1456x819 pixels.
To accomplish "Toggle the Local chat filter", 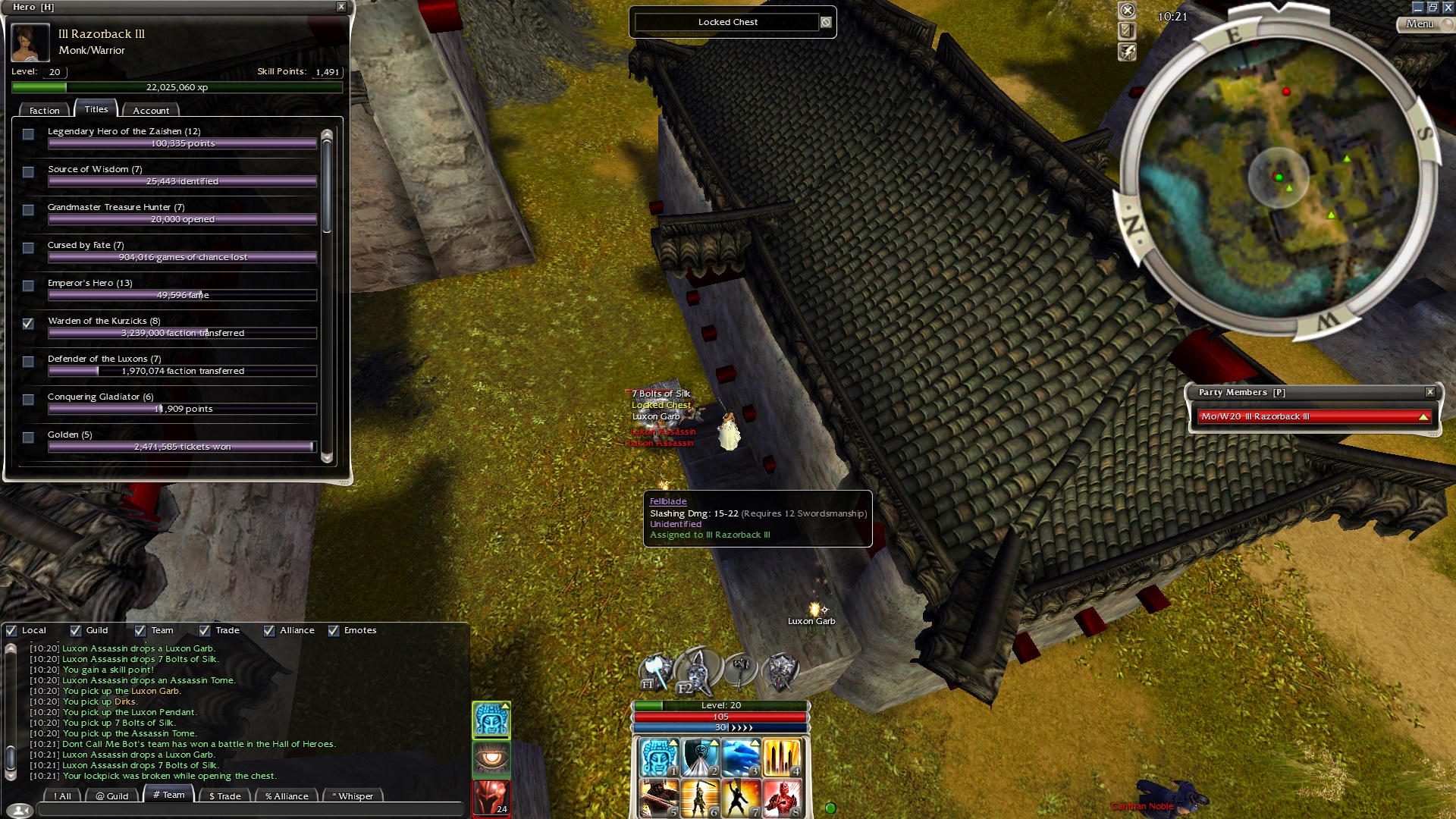I will (x=11, y=630).
